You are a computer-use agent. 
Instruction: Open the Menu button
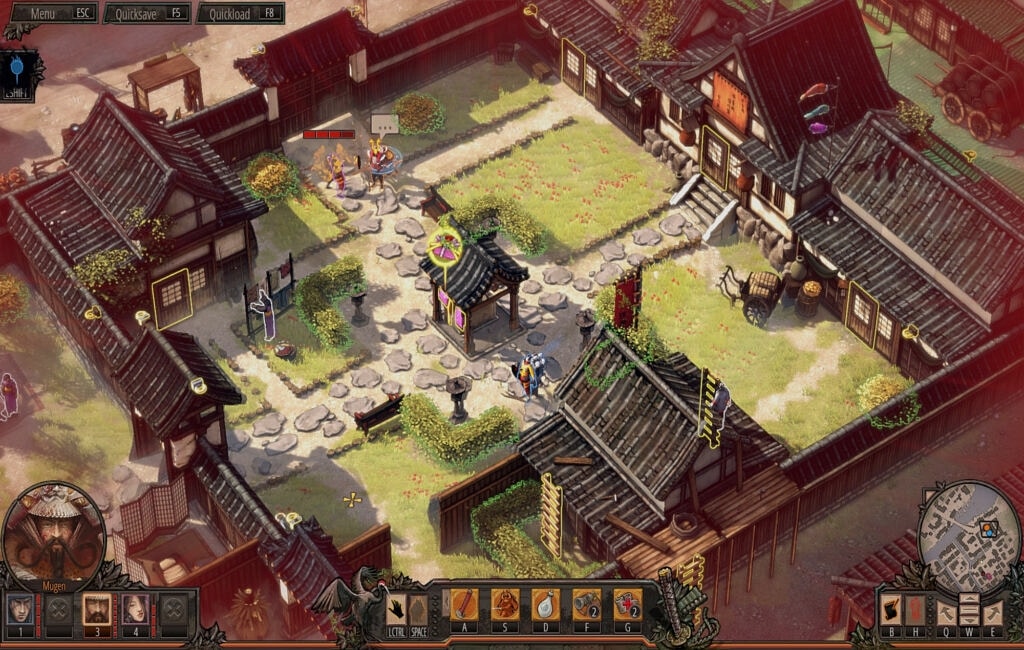[50, 14]
